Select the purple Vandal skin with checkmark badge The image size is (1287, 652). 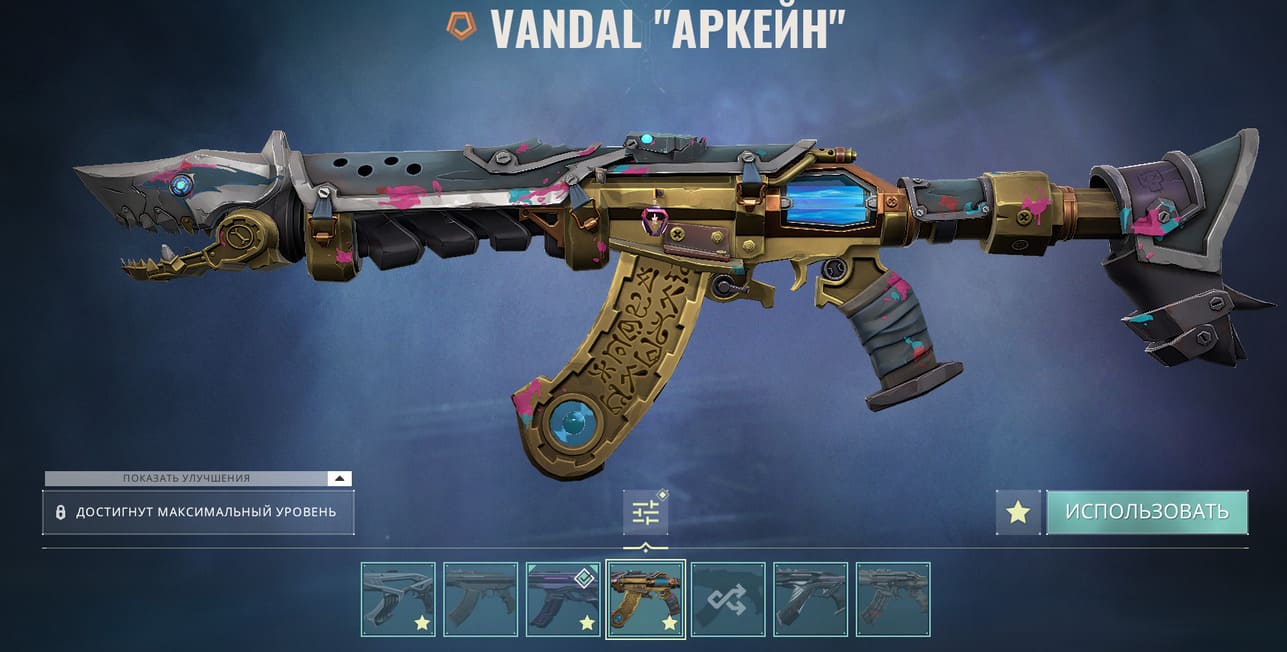click(563, 599)
